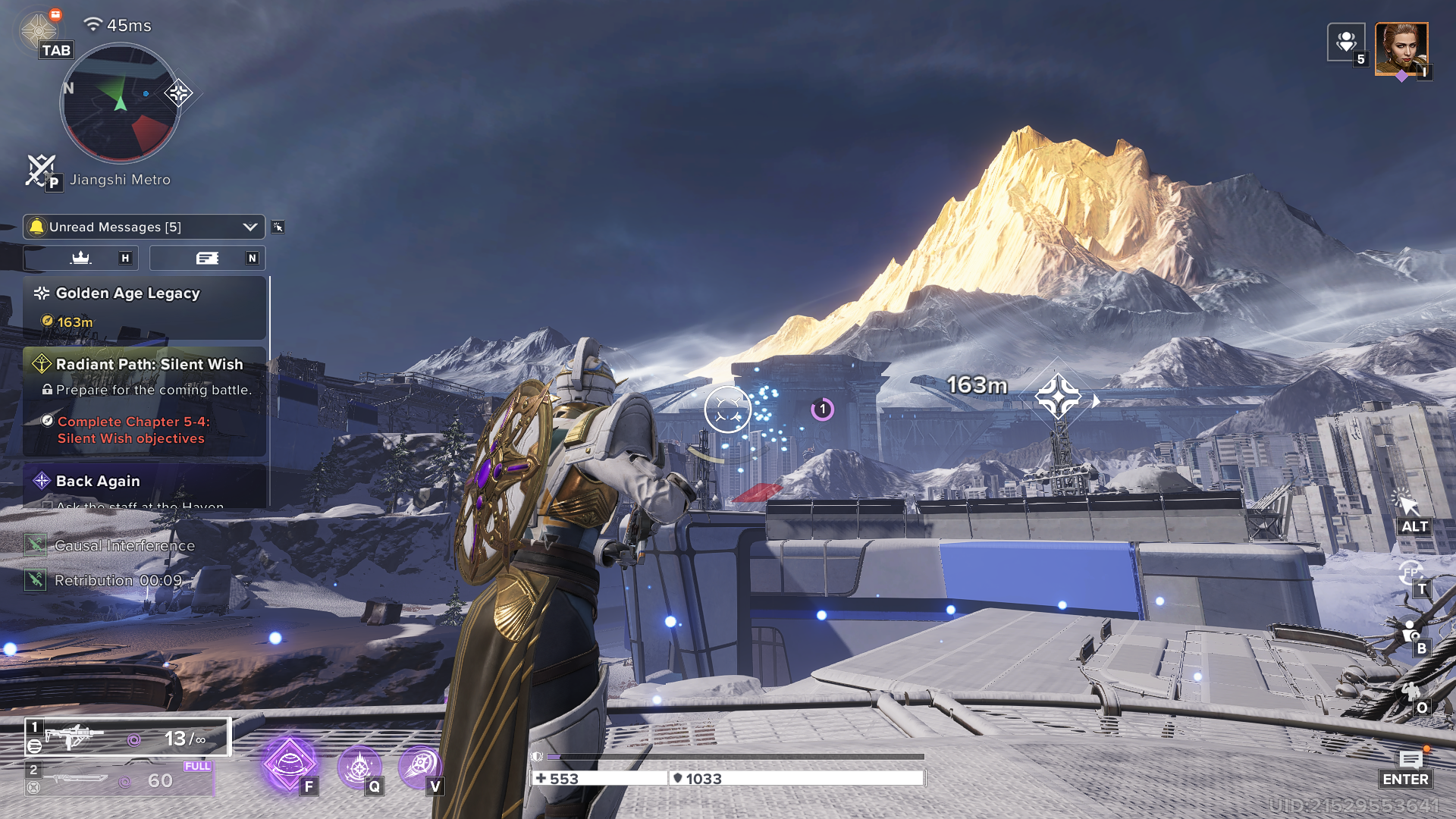Open the crossed swords combat mode icon
The height and width of the screenshot is (819, 1456).
(x=40, y=169)
